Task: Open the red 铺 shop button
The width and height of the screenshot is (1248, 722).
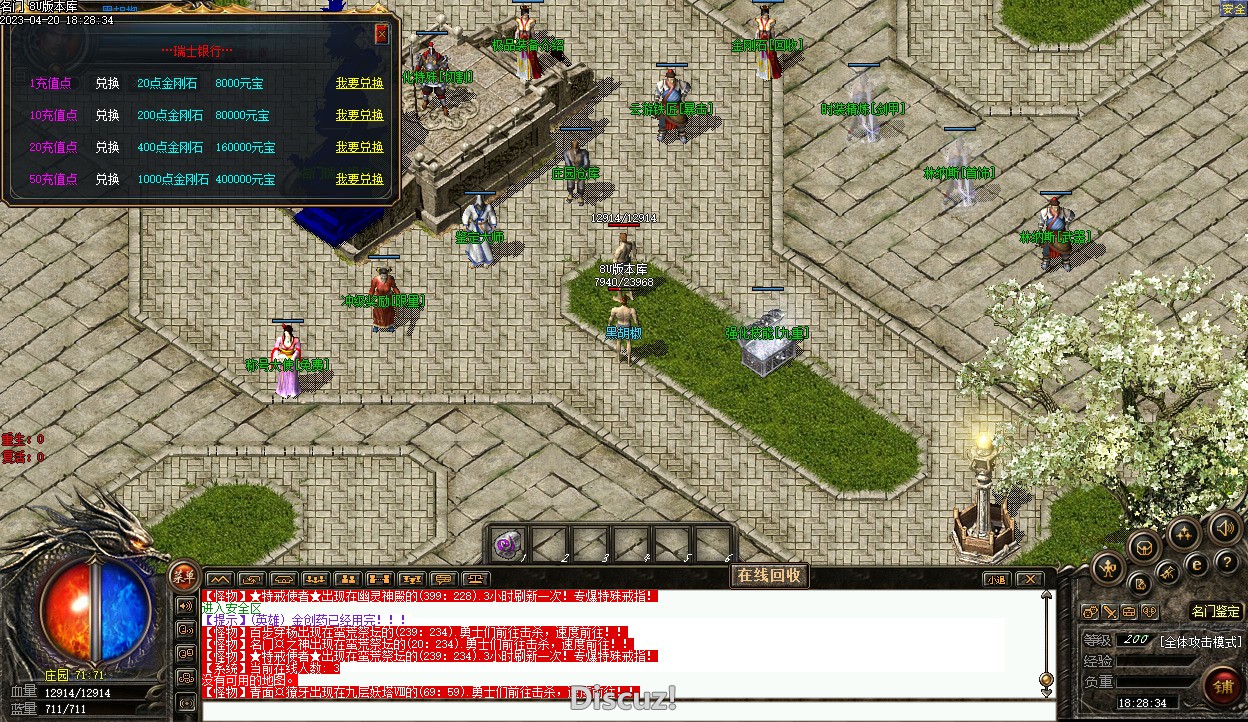Action: tap(1223, 687)
